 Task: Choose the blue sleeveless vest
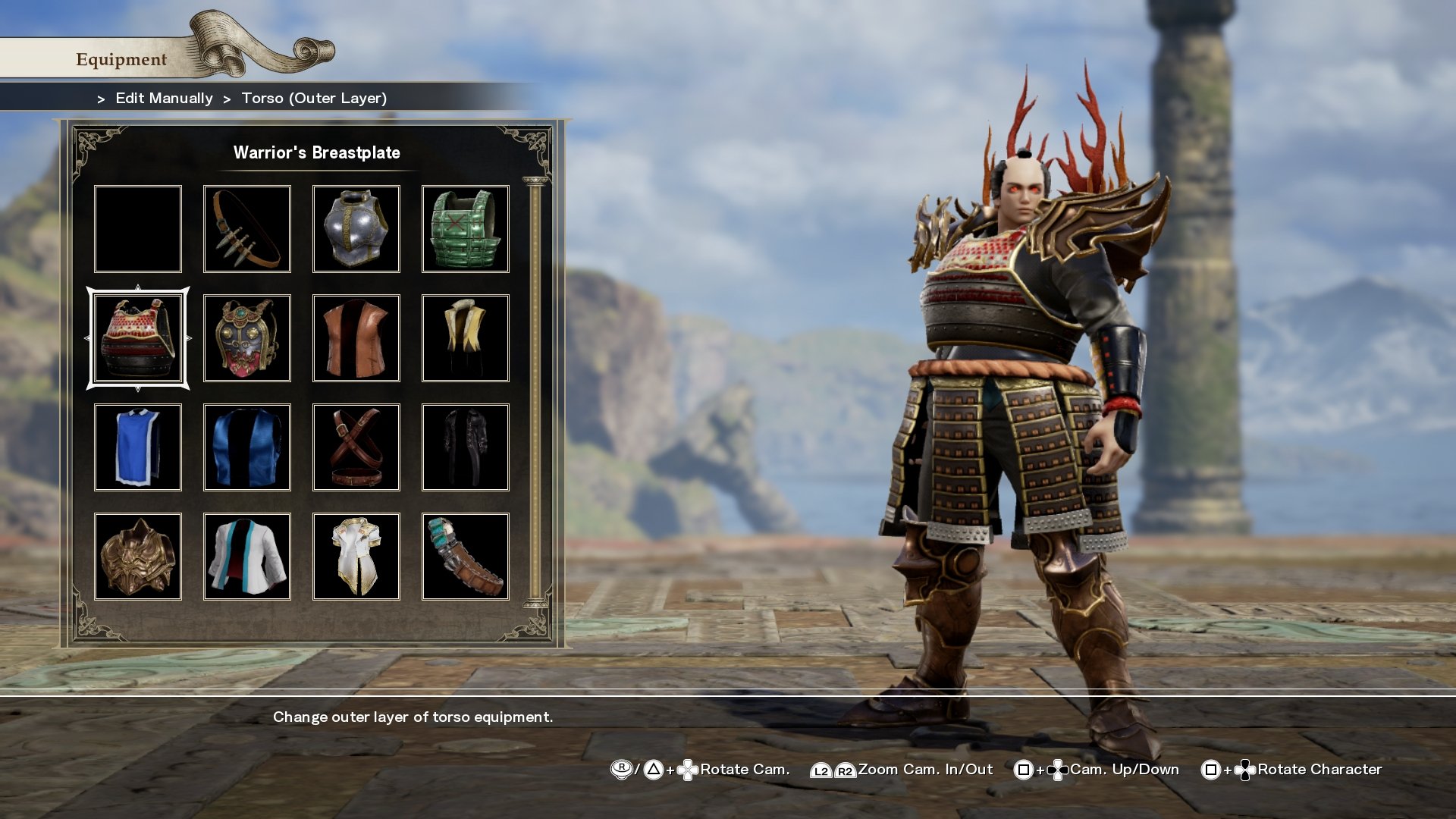coord(247,447)
